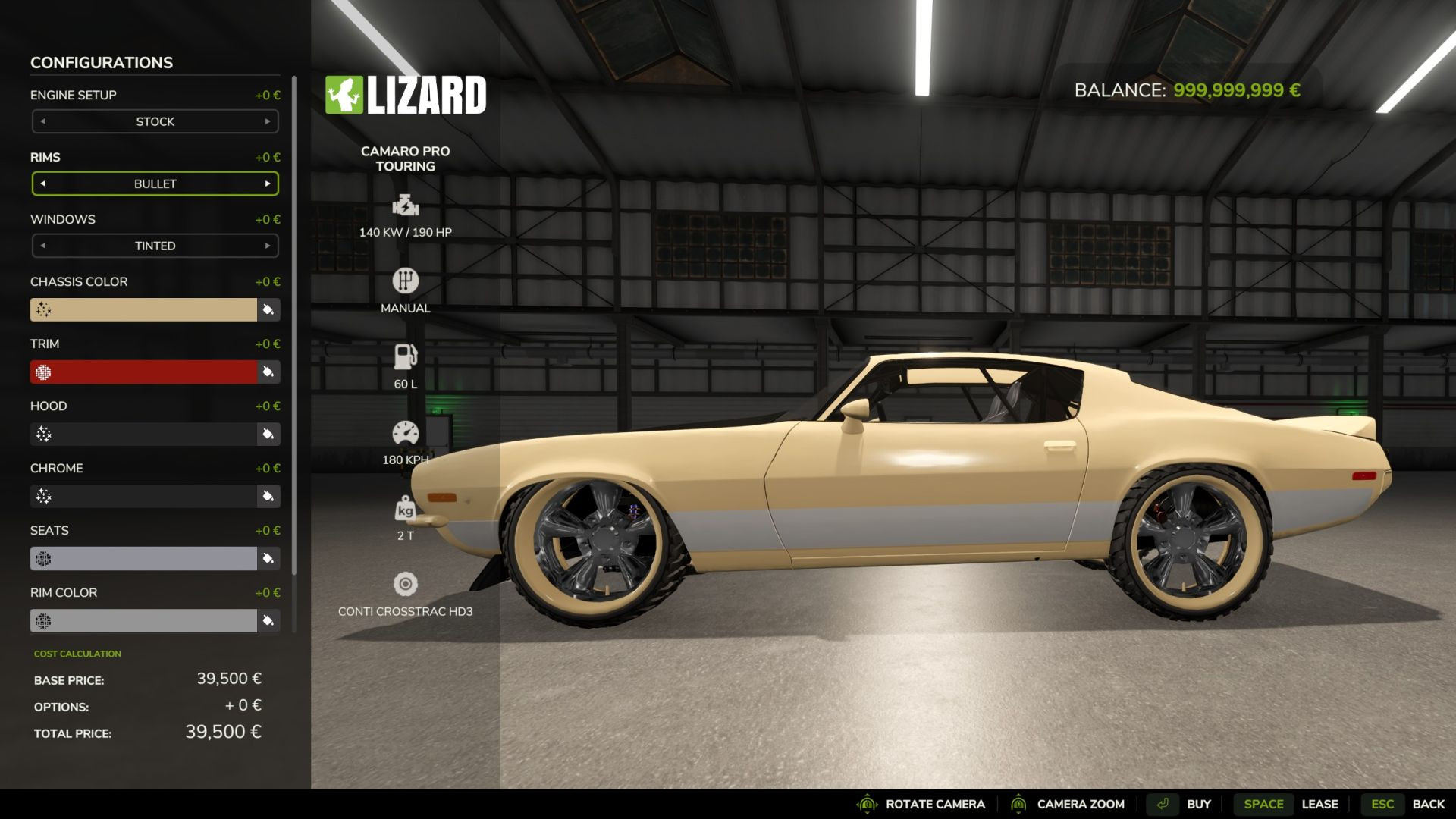
Task: Open the beige Chassis Color swatch
Action: click(144, 309)
